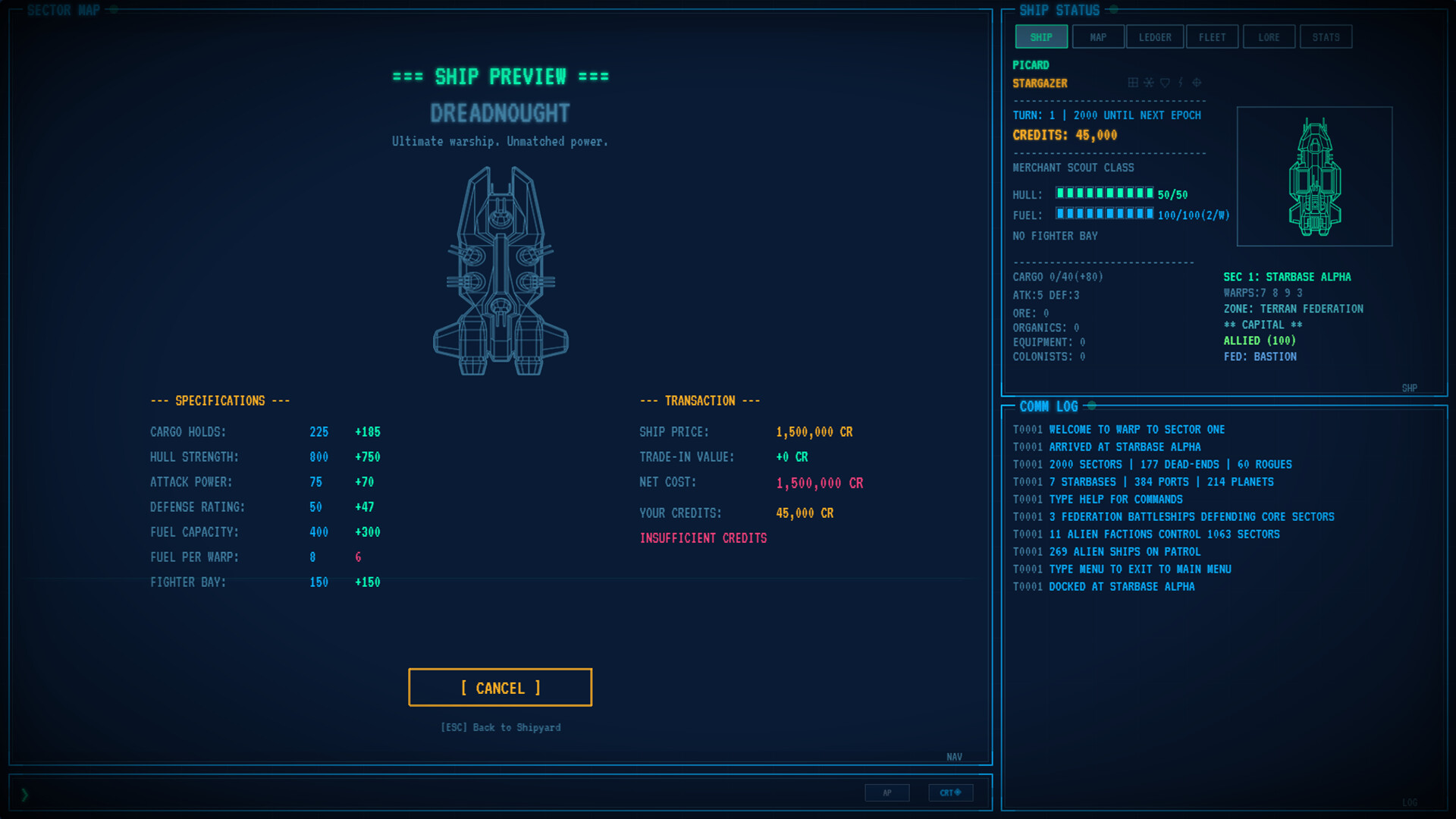Screen dimensions: 1456x819
Task: Open the FLEET panel
Action: [x=1212, y=36]
